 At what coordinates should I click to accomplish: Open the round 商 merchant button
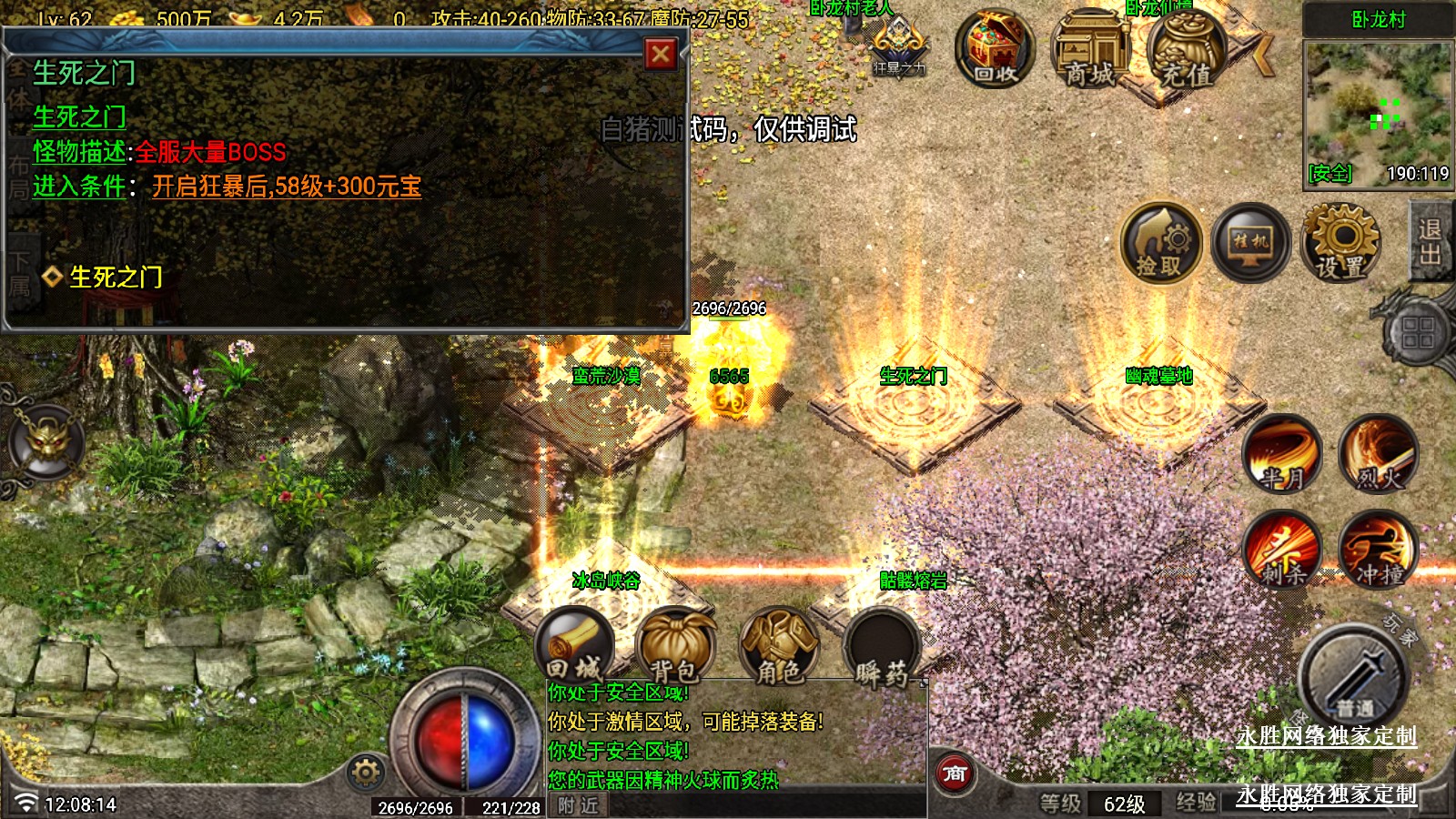(x=955, y=773)
